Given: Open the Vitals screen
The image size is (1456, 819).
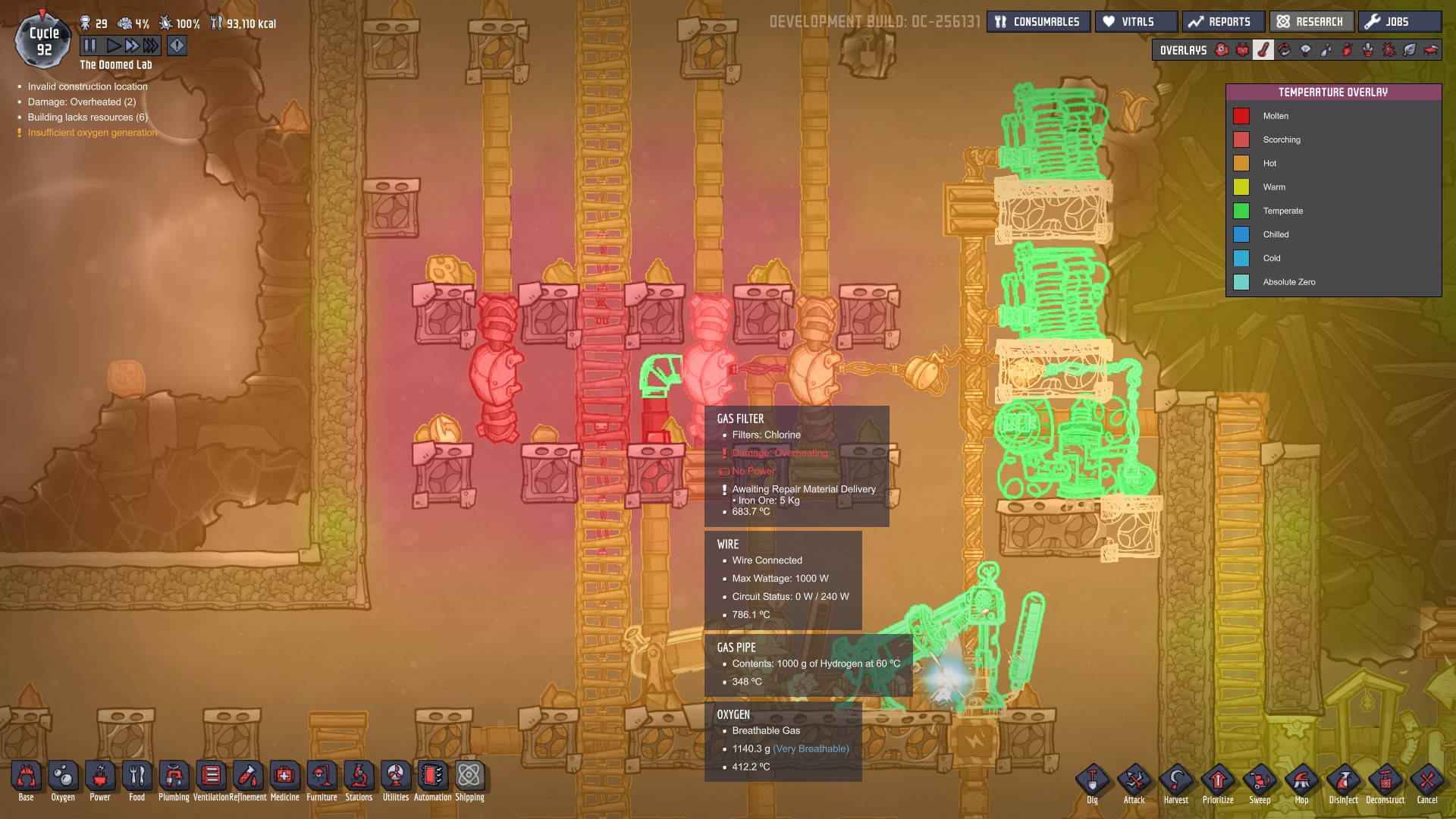Looking at the screenshot, I should 1135,21.
